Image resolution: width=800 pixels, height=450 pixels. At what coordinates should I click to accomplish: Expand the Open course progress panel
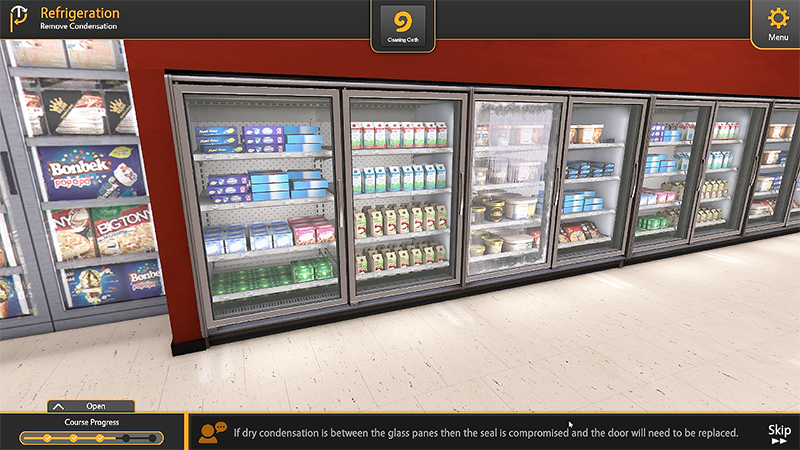coord(90,406)
